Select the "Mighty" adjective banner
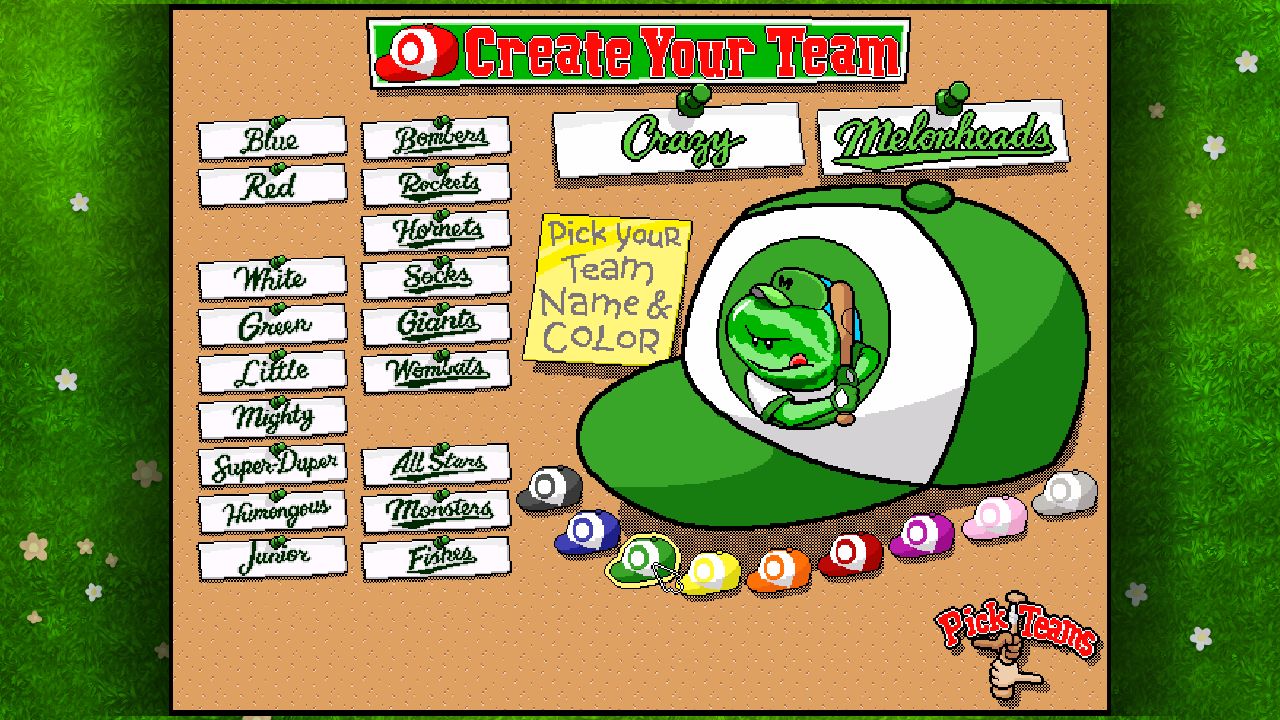The width and height of the screenshot is (1280, 720). click(272, 415)
